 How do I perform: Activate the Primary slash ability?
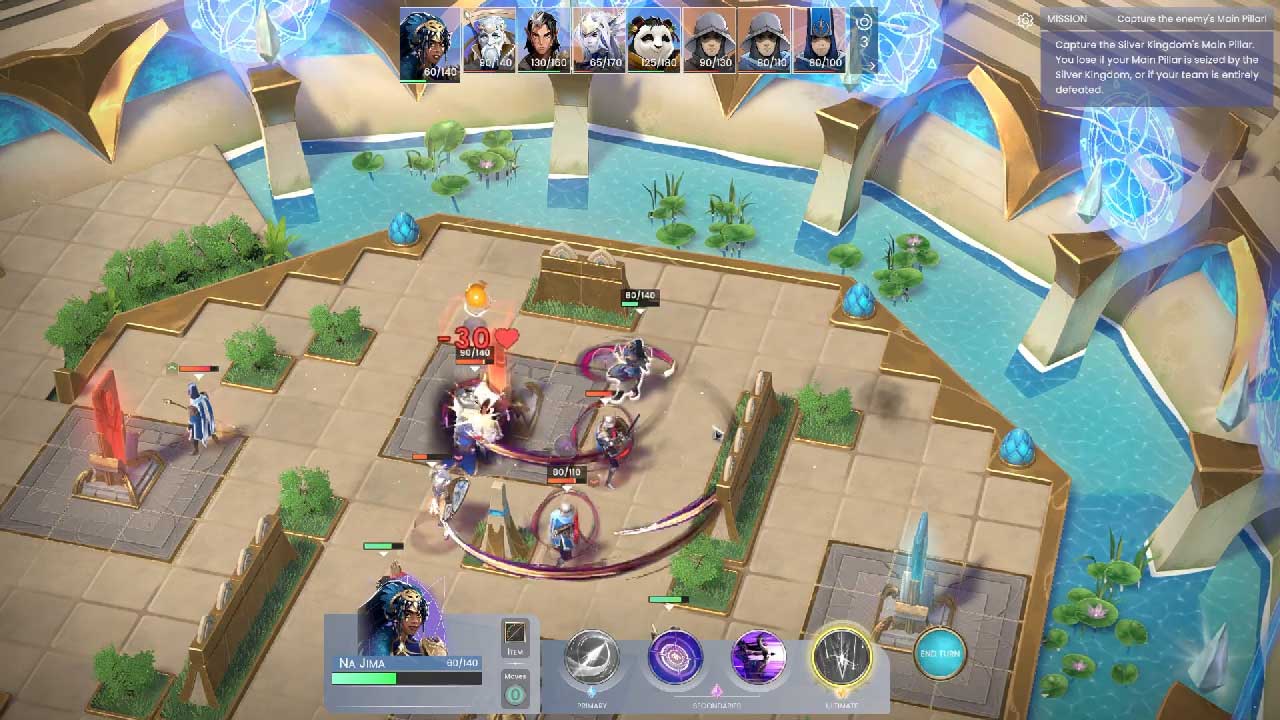pos(592,659)
